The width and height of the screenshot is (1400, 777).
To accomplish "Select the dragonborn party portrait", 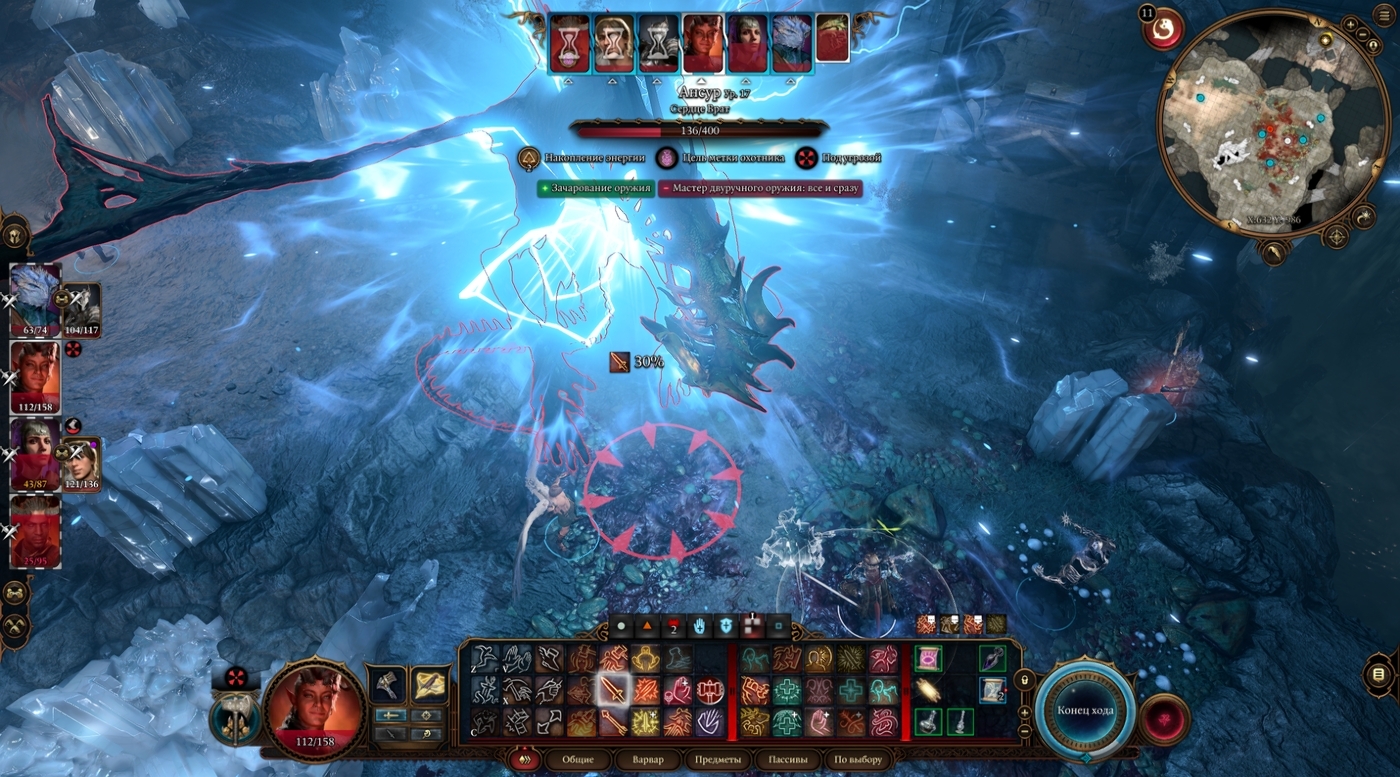I will pyautogui.click(x=35, y=295).
